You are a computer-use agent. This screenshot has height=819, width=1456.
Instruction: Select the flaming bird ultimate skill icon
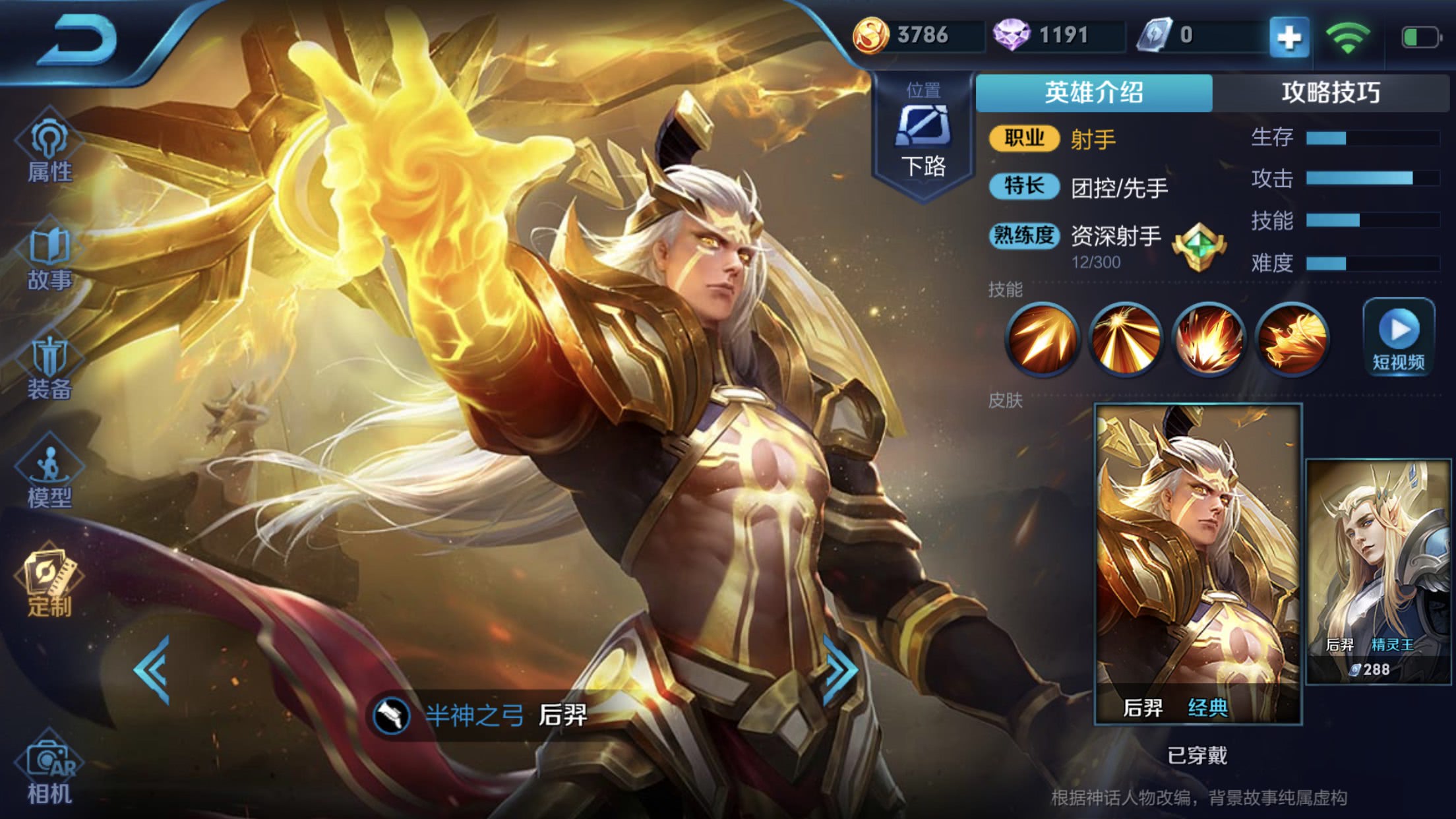(x=1291, y=339)
